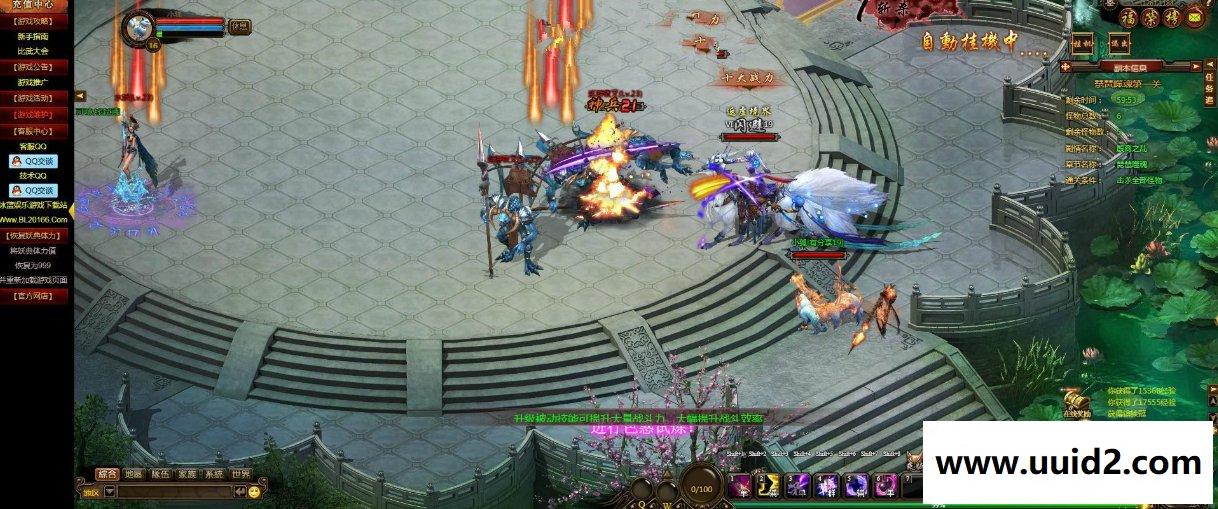Image resolution: width=1218 pixels, height=509 pixels.
Task: Open the 官方网店 official store section
Action: (36, 296)
